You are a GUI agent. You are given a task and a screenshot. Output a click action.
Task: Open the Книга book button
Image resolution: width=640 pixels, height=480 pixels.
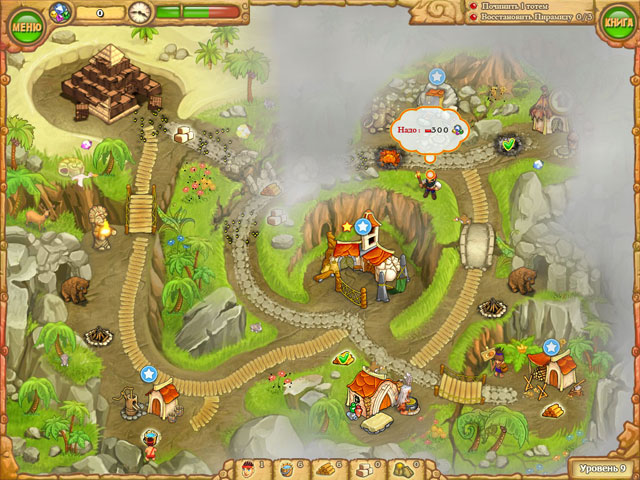[618, 24]
